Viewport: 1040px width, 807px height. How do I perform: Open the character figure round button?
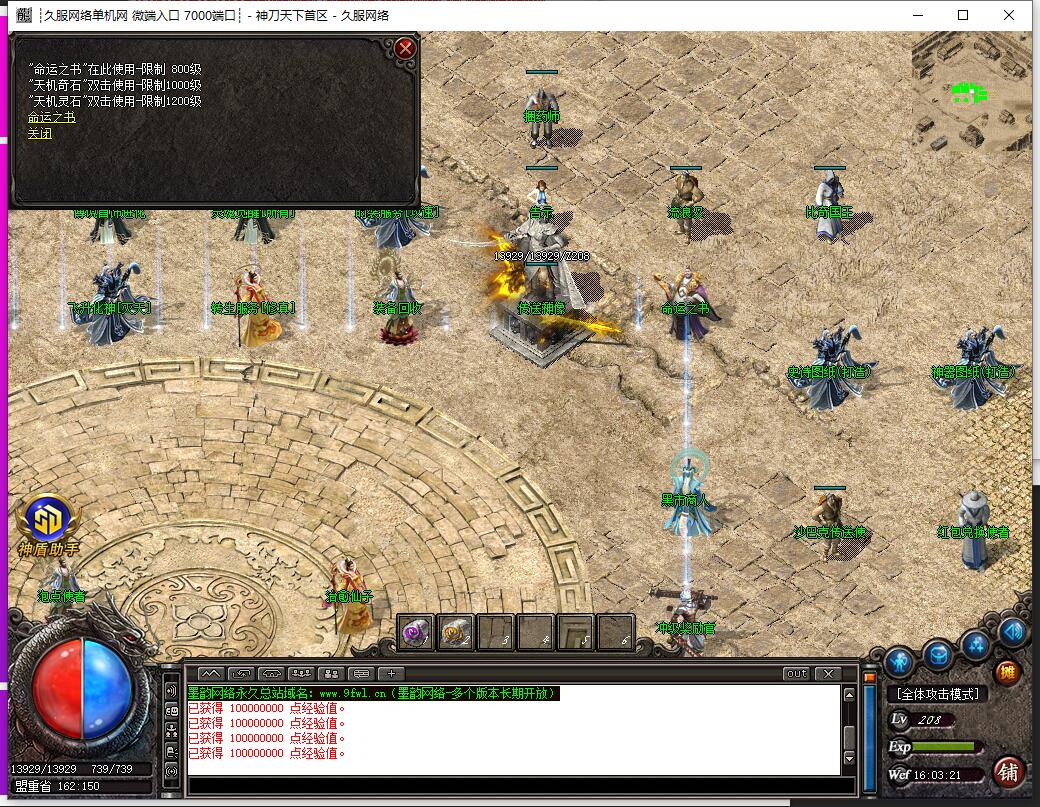[899, 661]
